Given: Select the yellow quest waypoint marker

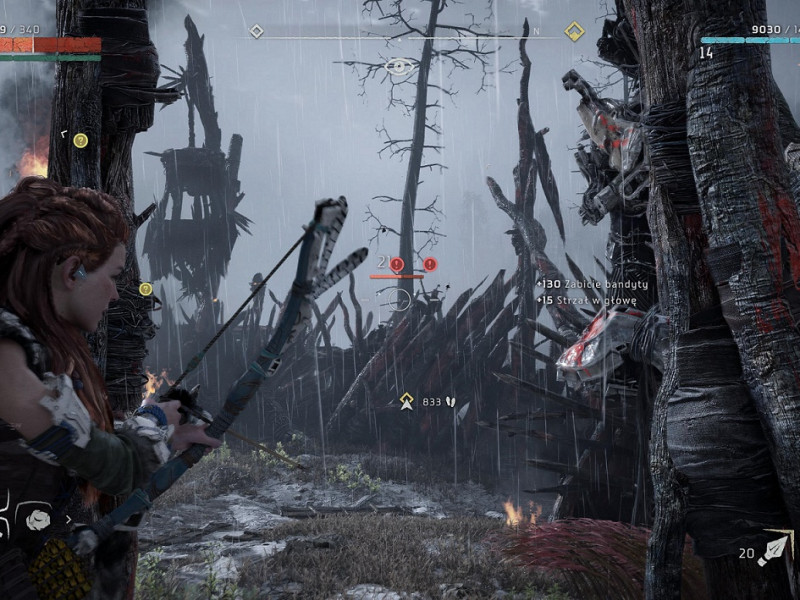Looking at the screenshot, I should tap(407, 401).
